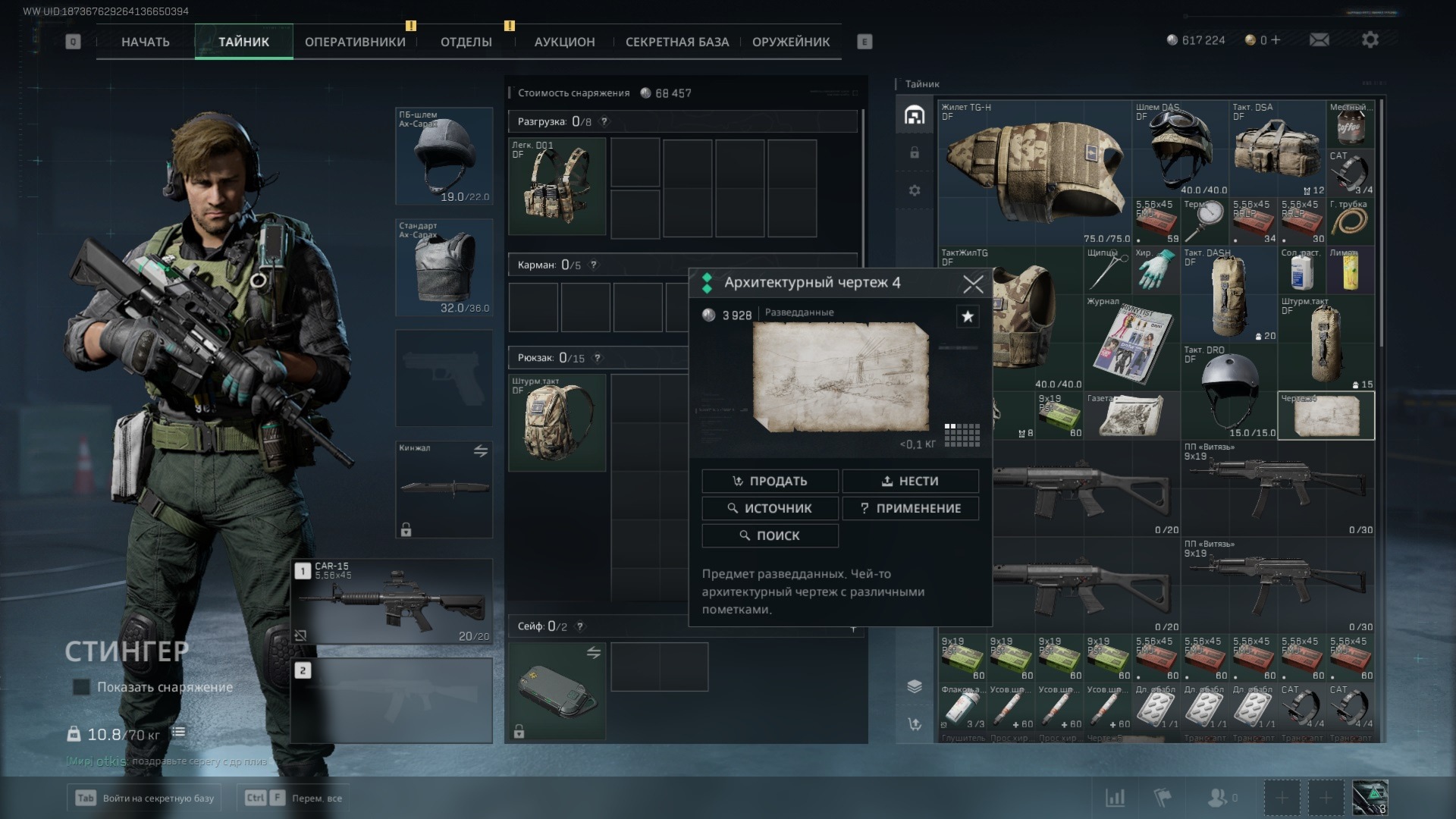Click the НЕСТИ button
The width and height of the screenshot is (1456, 819).
(910, 481)
